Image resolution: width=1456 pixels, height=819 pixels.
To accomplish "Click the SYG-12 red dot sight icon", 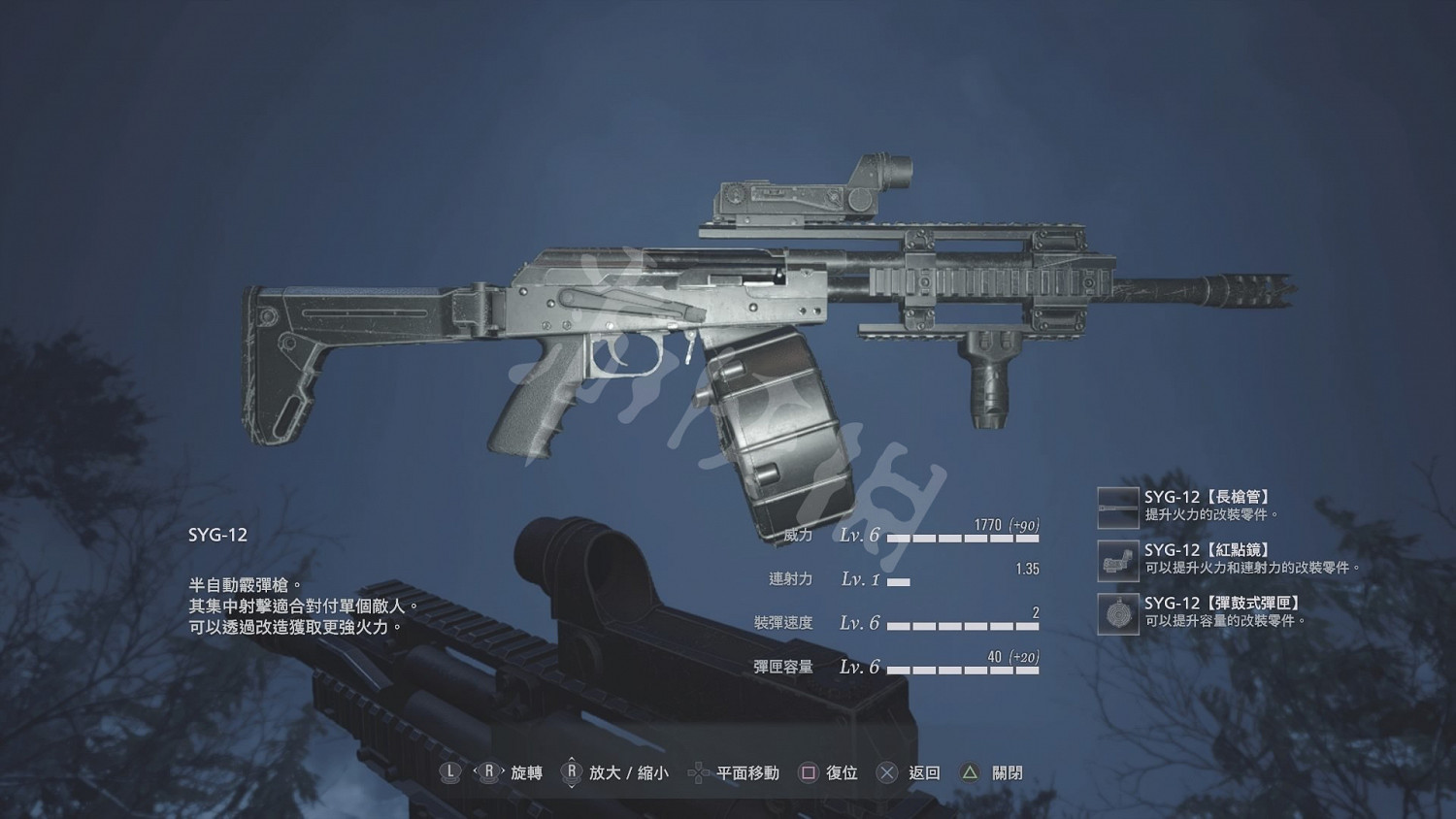I will pyautogui.click(x=1117, y=561).
